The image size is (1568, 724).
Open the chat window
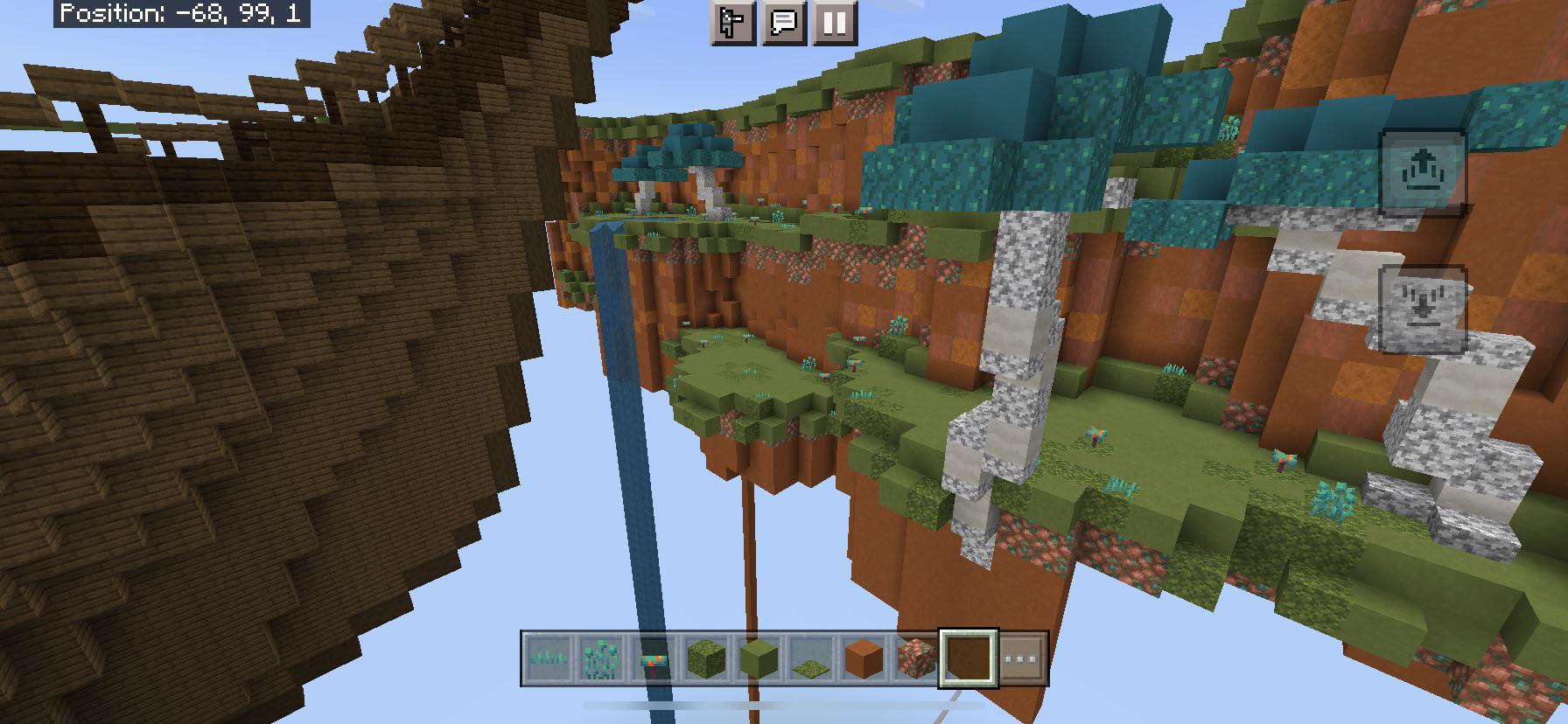click(x=785, y=24)
